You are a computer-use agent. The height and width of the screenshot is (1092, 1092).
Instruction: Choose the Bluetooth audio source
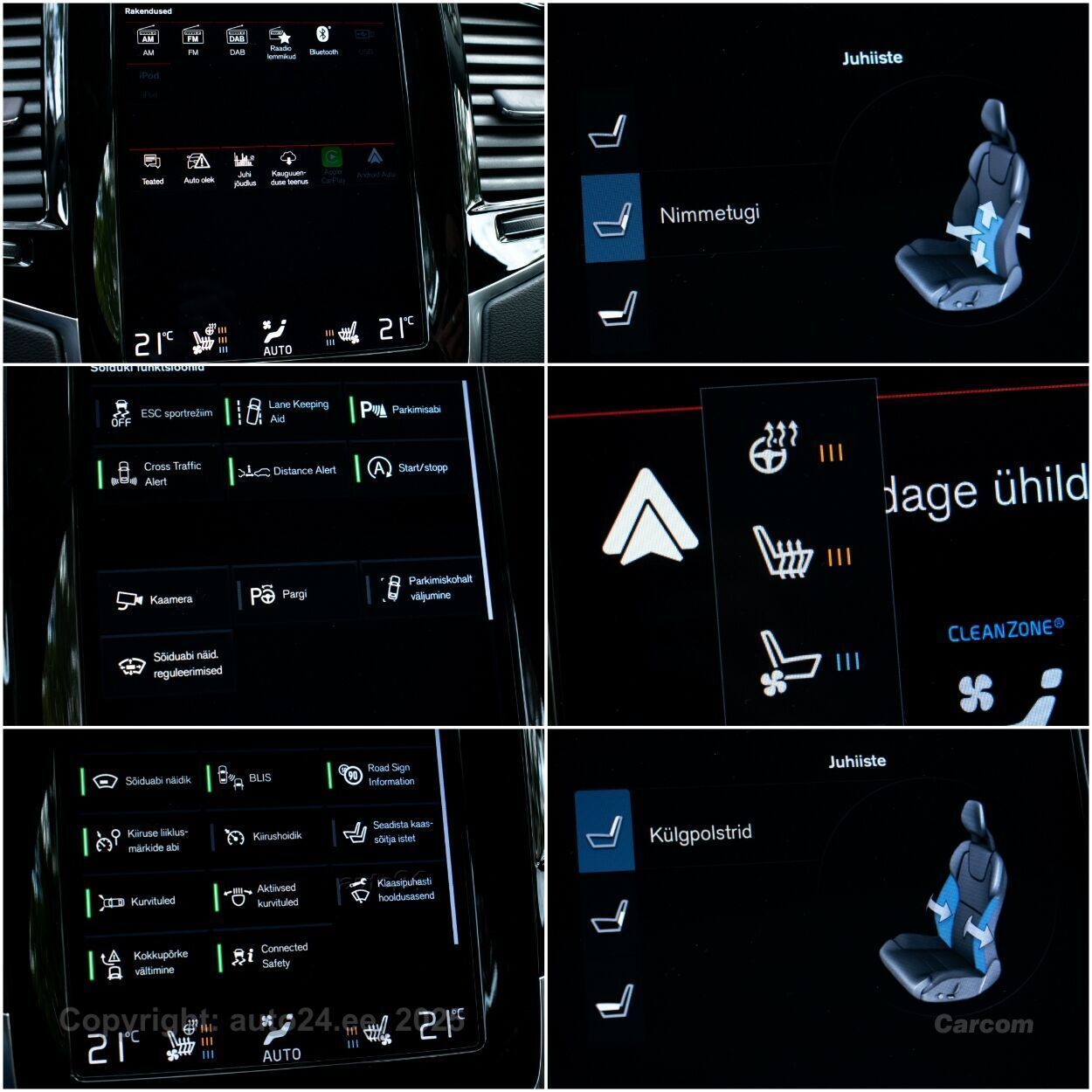tap(323, 40)
